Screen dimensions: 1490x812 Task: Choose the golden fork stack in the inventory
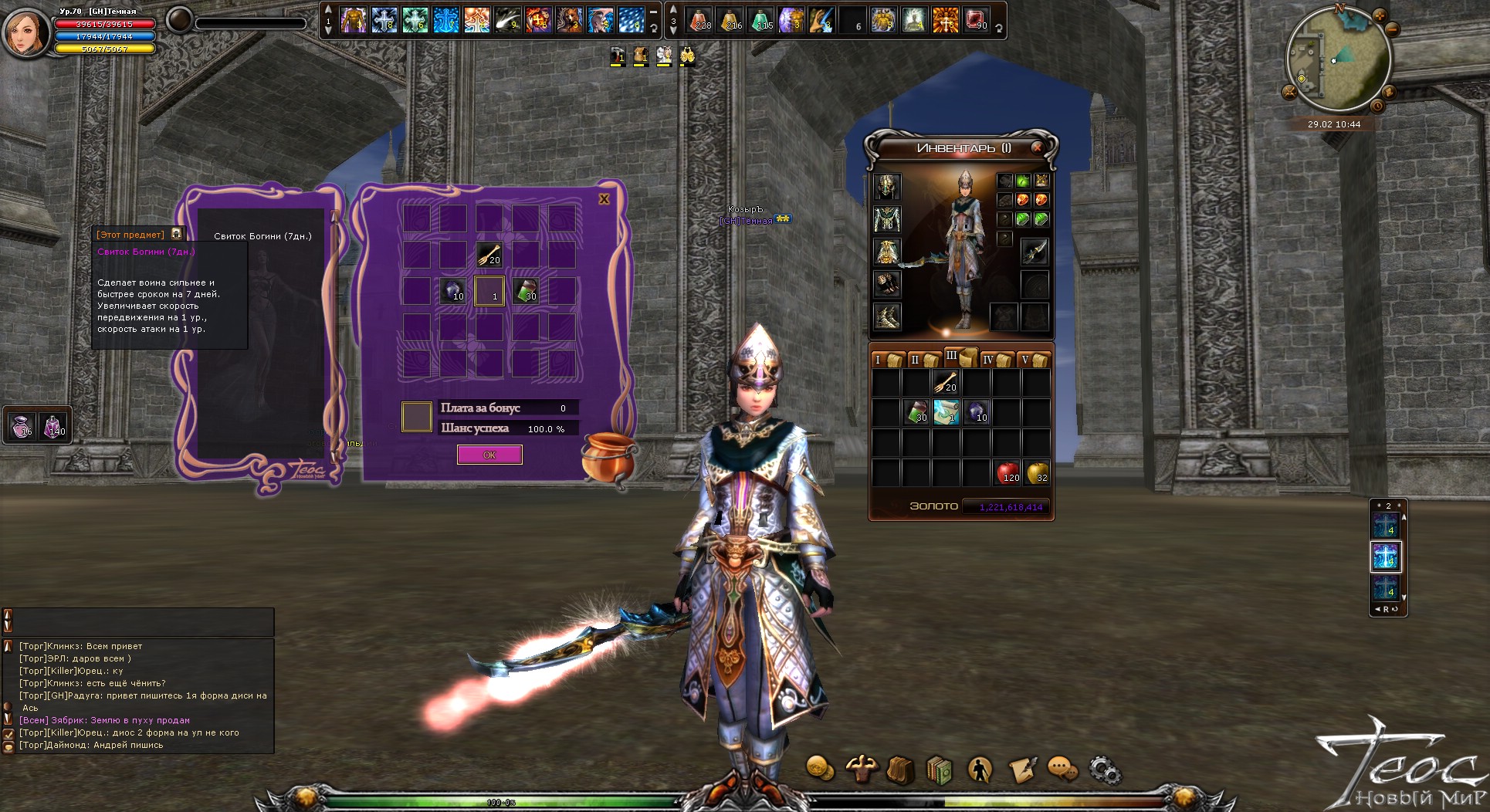coord(946,381)
